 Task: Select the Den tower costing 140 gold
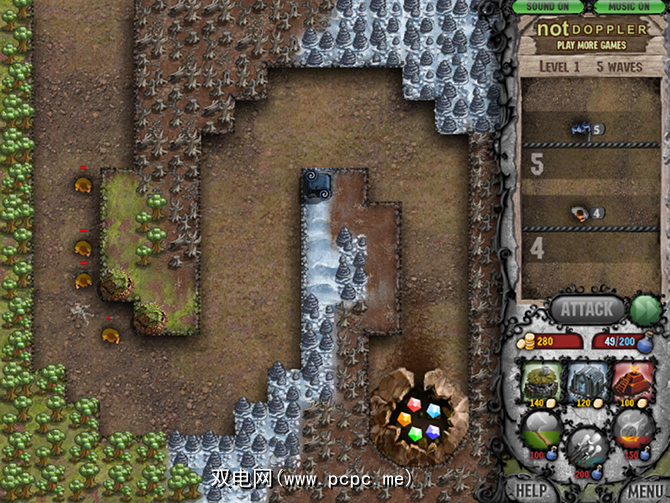pos(543,385)
